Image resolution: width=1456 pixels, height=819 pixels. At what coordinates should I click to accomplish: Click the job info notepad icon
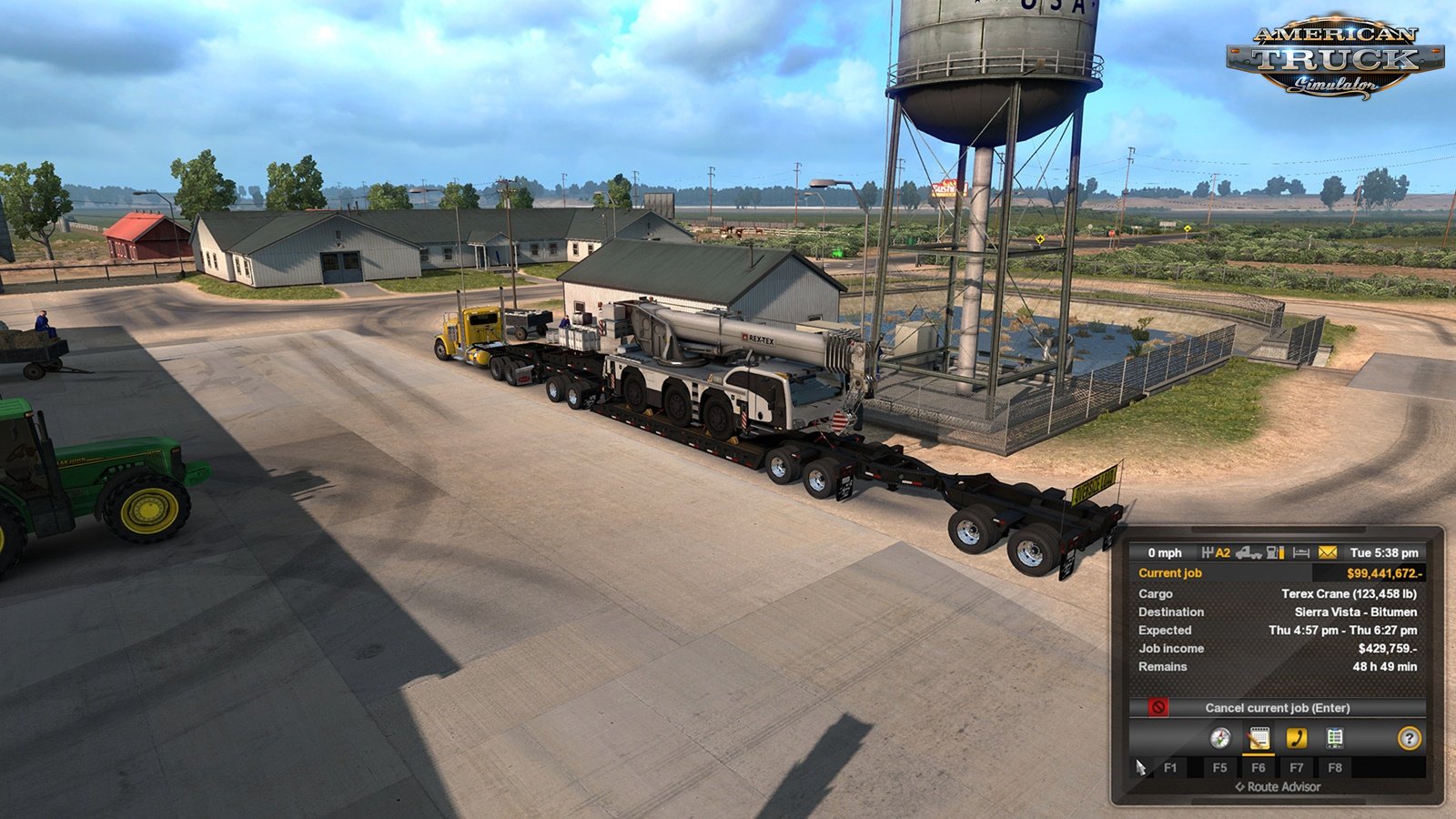[x=1259, y=738]
